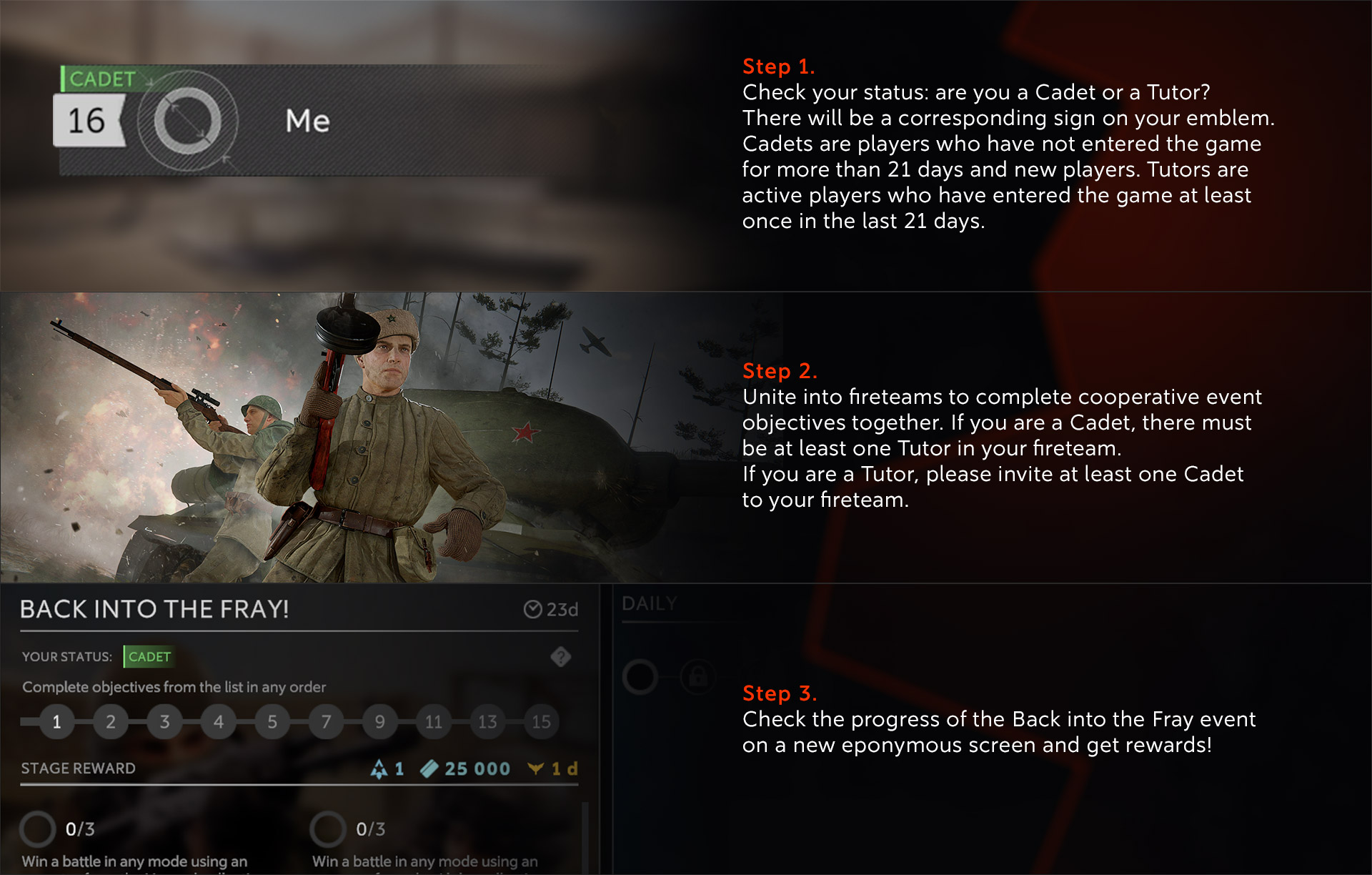Image resolution: width=1372 pixels, height=875 pixels.
Task: Jump to stage 5 marker
Action: click(x=272, y=722)
